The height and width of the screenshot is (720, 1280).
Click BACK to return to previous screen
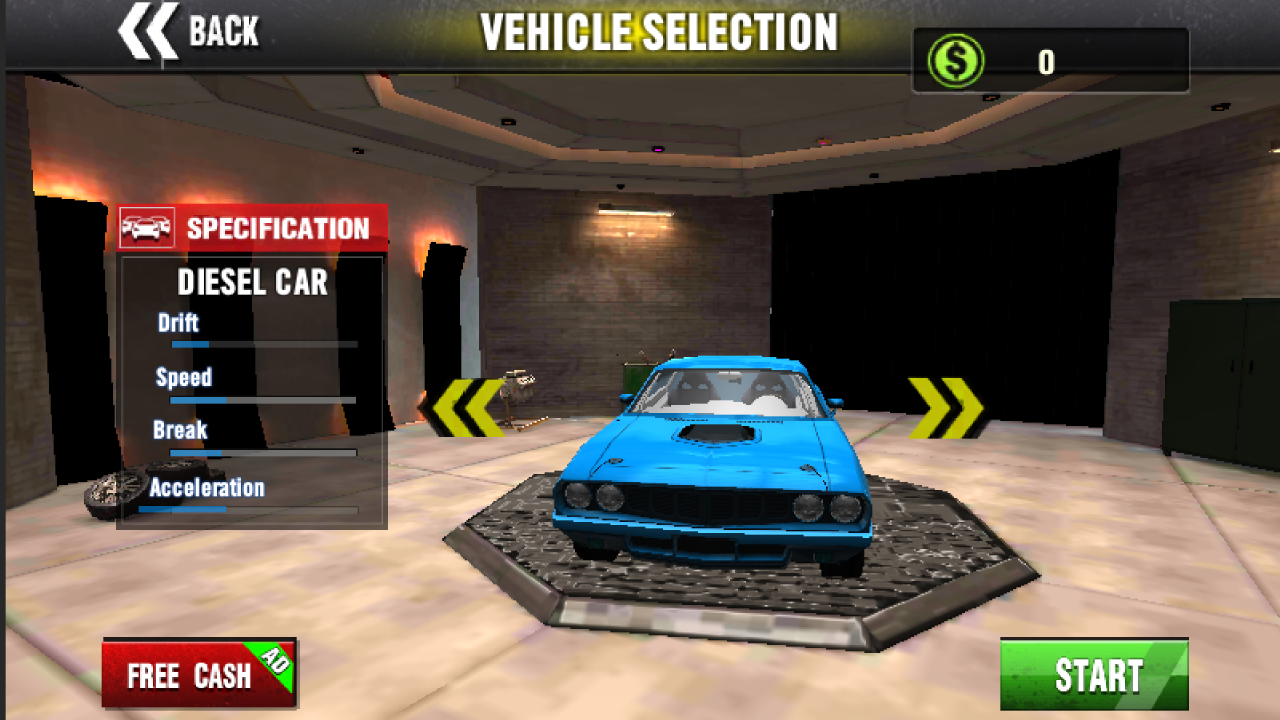pyautogui.click(x=190, y=30)
